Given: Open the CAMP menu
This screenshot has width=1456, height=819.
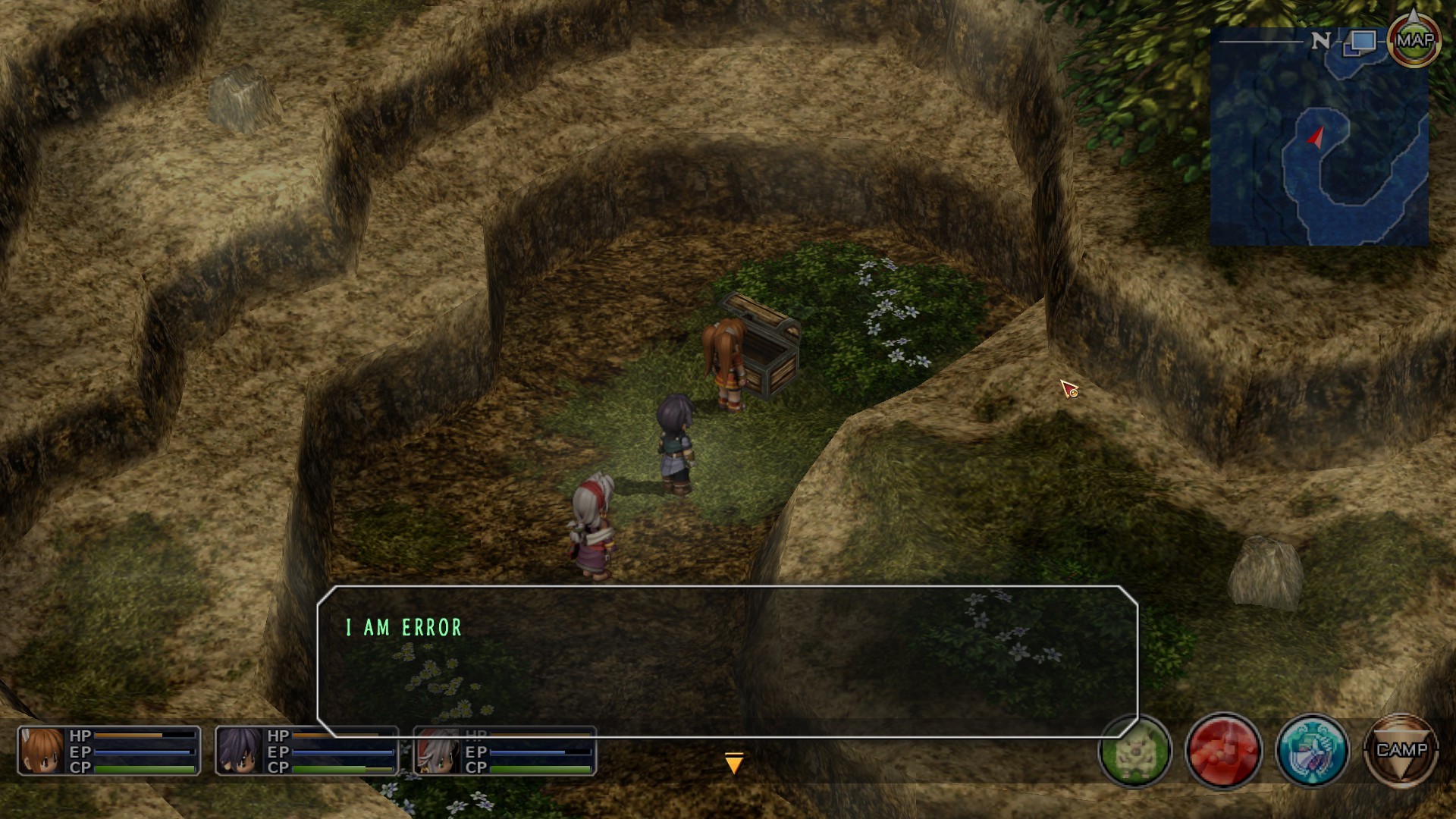Looking at the screenshot, I should click(1401, 751).
